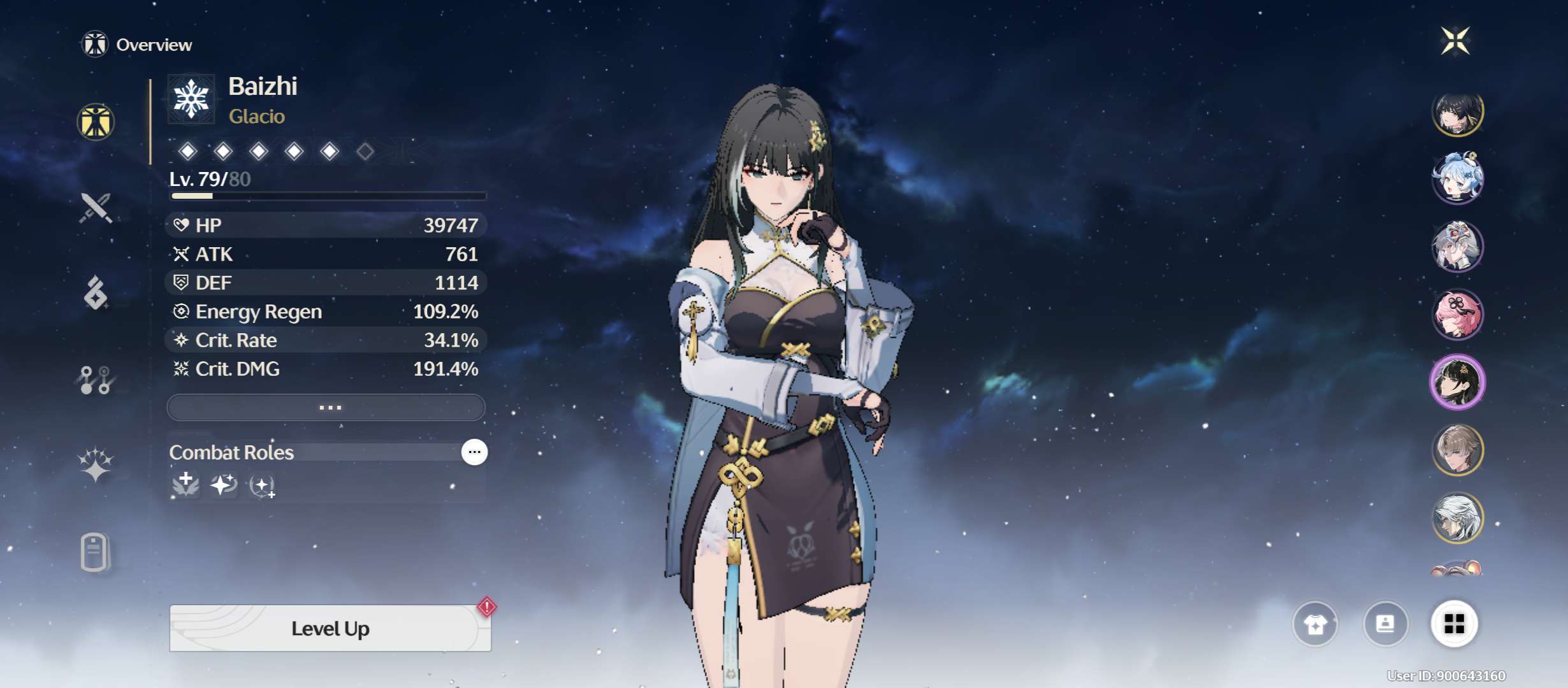This screenshot has width=1568, height=688.
Task: Open the character card portrait button
Action: coord(1385,624)
